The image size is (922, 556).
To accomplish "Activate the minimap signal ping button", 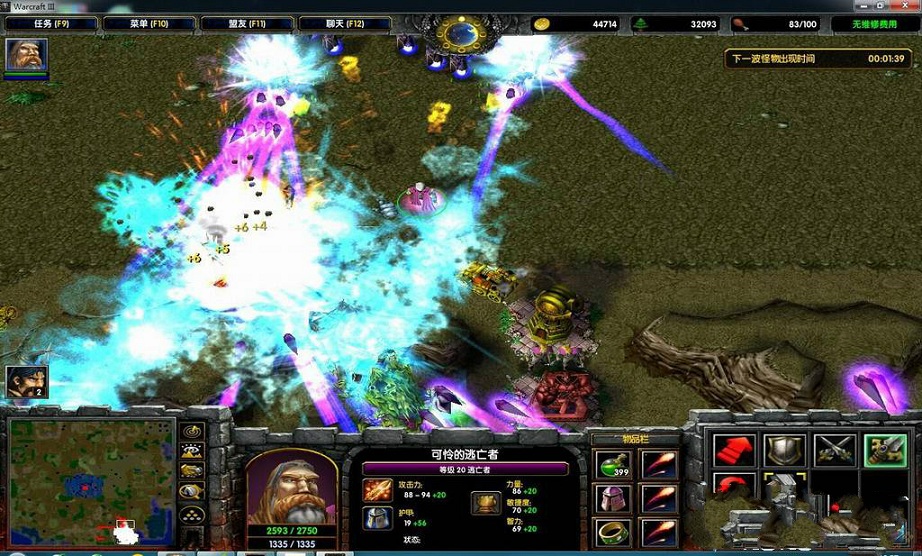I will (x=193, y=432).
